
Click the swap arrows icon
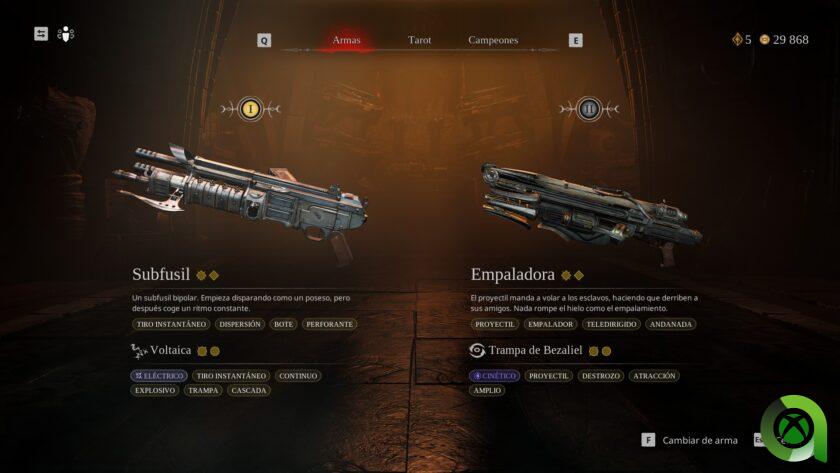(x=41, y=34)
